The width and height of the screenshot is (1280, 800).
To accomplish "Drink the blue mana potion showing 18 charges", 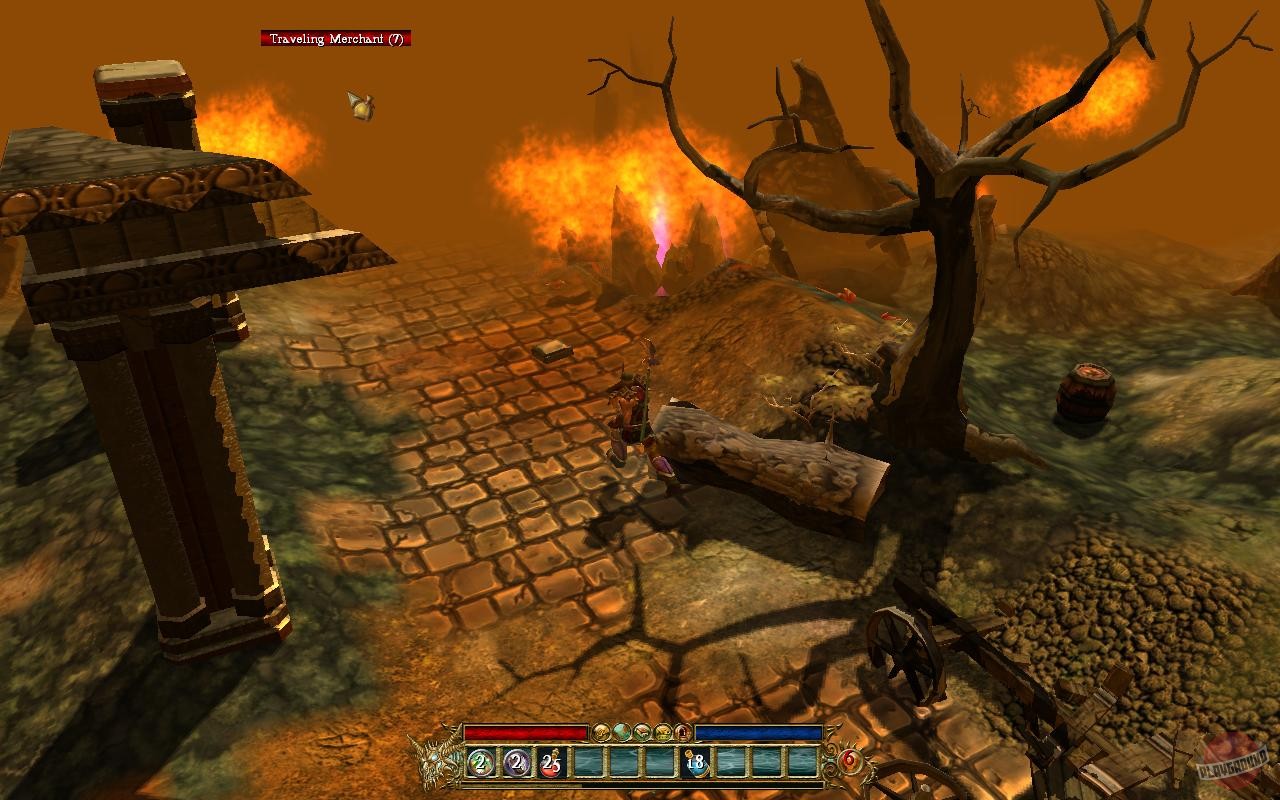I will point(699,763).
